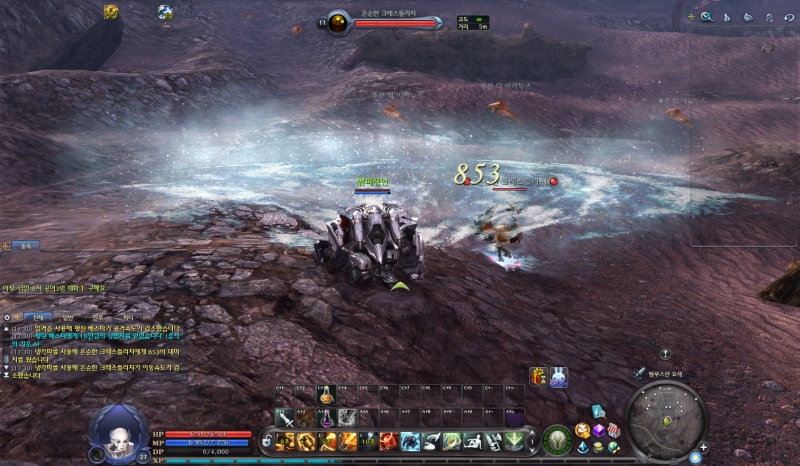Viewport: 800px width, 466px height.
Task: Open the purple cube menu icon
Action: pyautogui.click(x=598, y=430)
